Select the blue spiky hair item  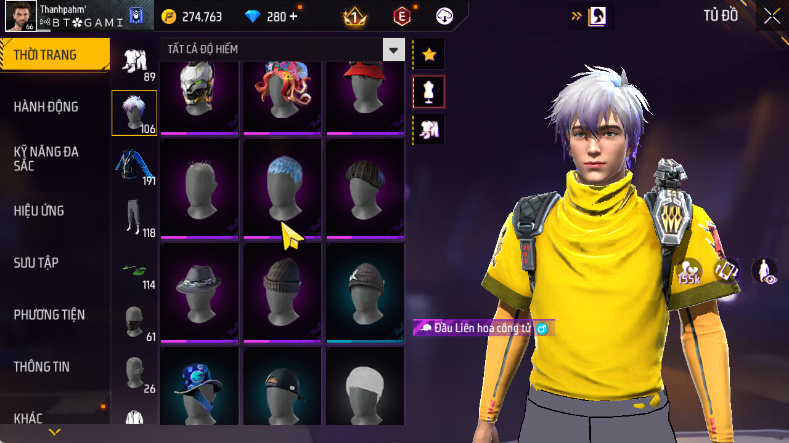click(x=283, y=186)
